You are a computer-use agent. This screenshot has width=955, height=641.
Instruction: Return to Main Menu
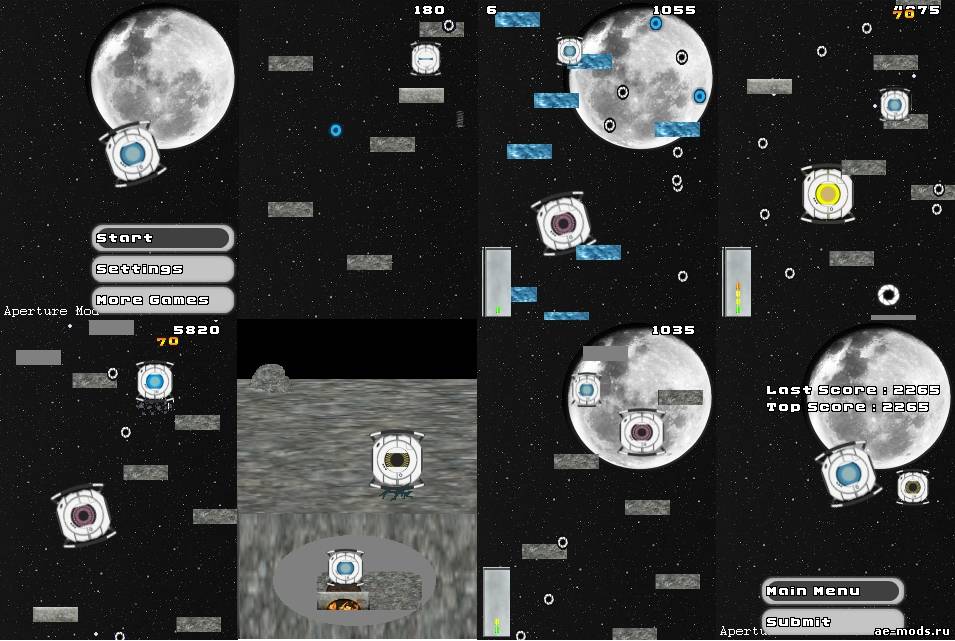[x=832, y=591]
